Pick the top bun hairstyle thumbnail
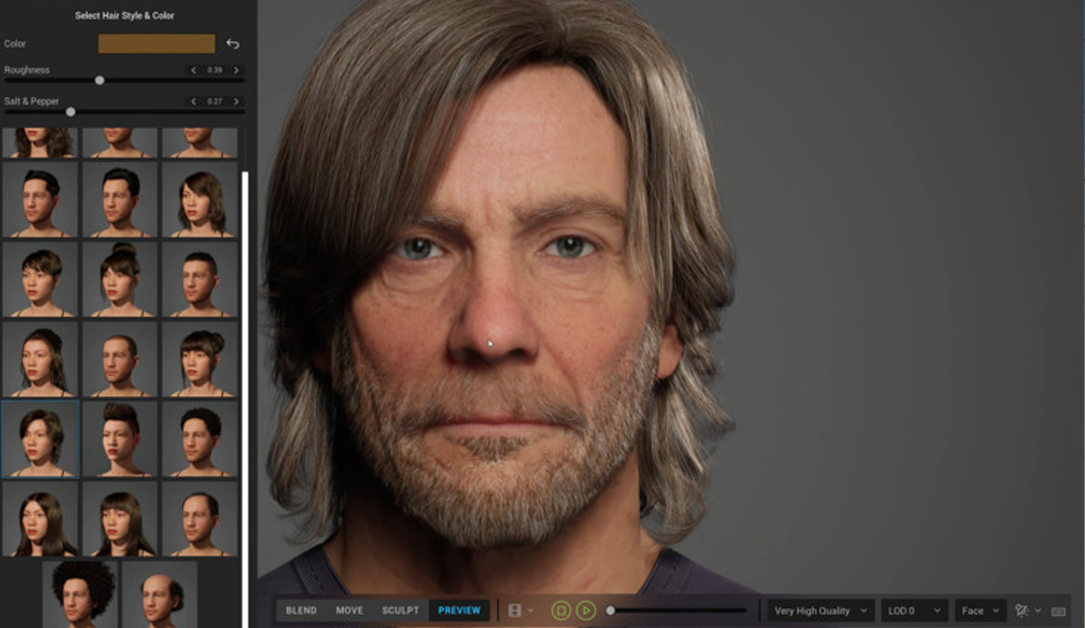 (x=119, y=278)
